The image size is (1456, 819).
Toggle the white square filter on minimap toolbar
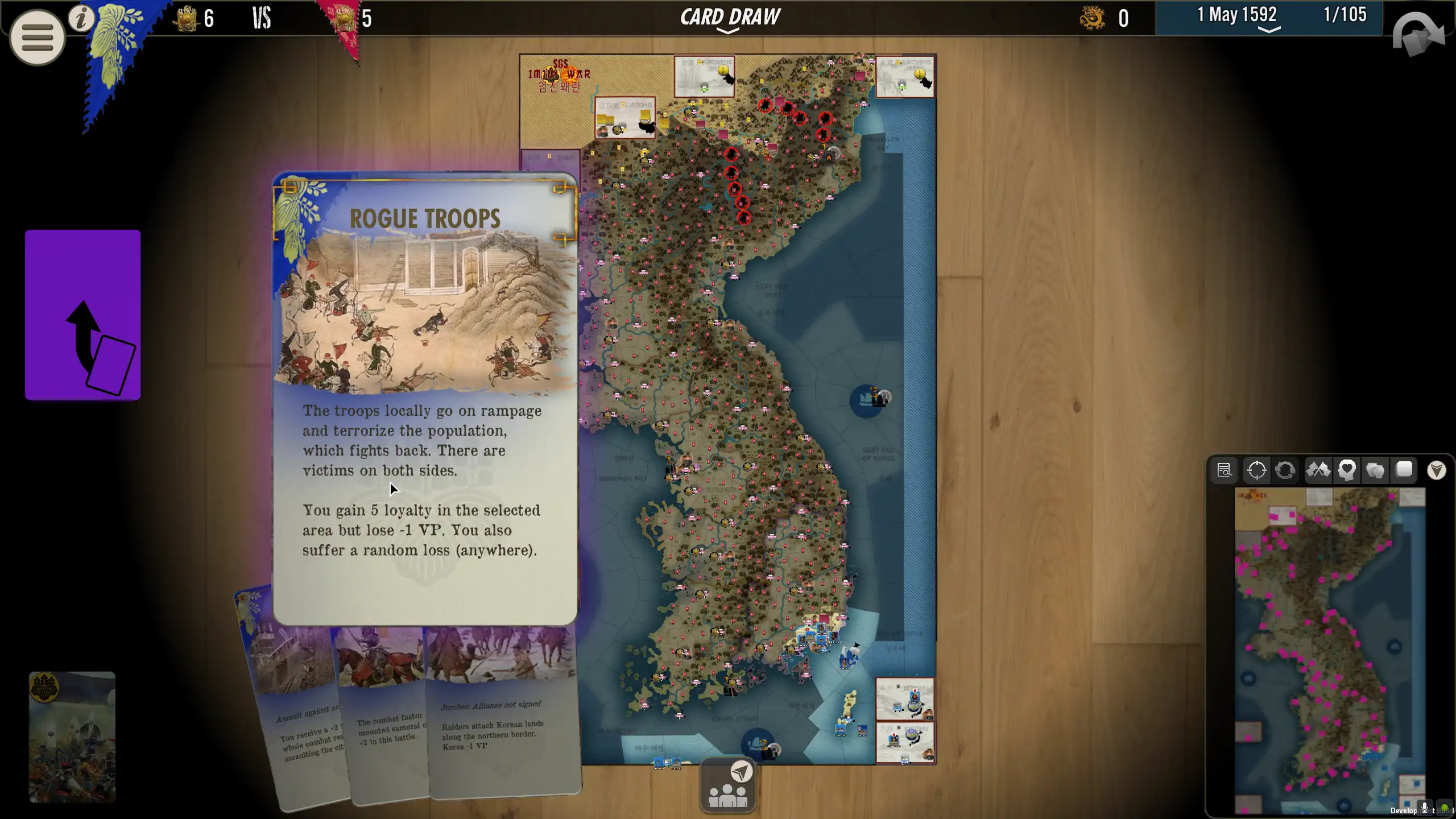(x=1405, y=470)
